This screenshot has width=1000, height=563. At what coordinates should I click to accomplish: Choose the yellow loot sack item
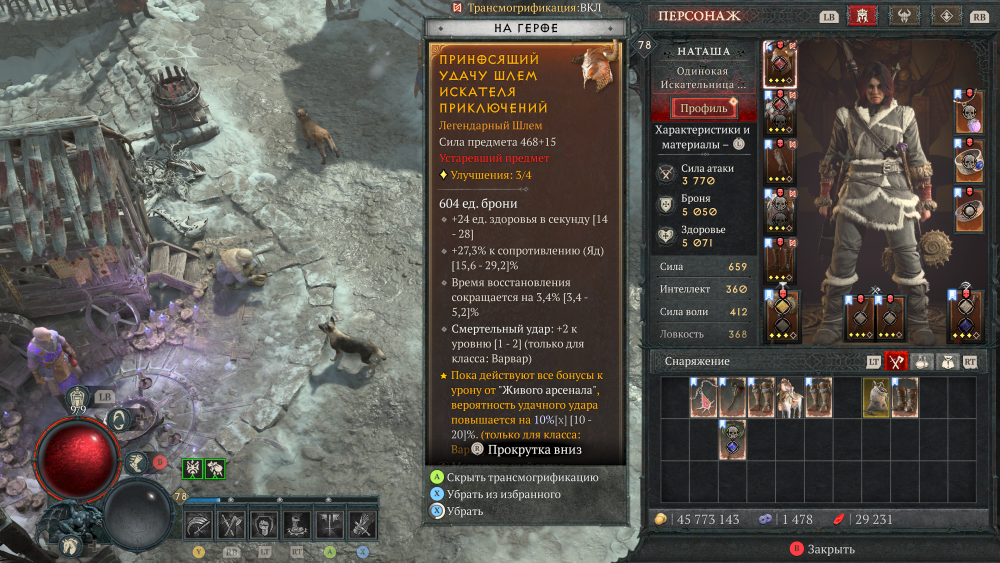876,397
